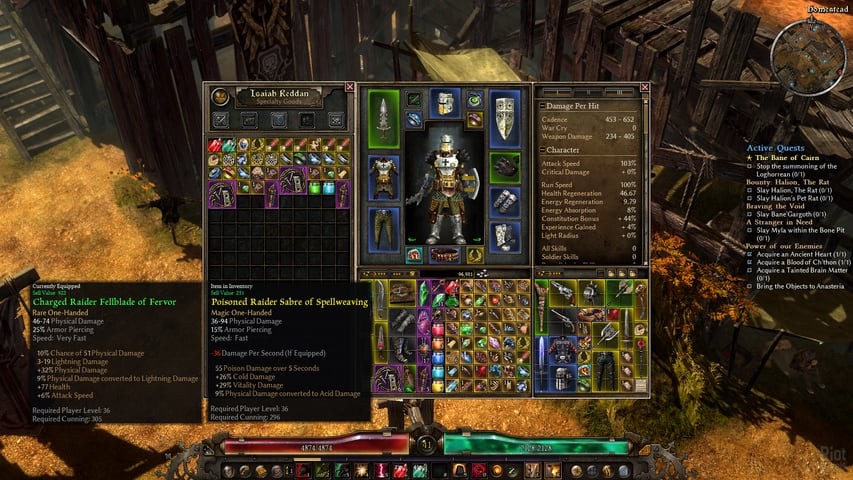Select the equipped belt slot
The height and width of the screenshot is (480, 853).
[x=445, y=256]
